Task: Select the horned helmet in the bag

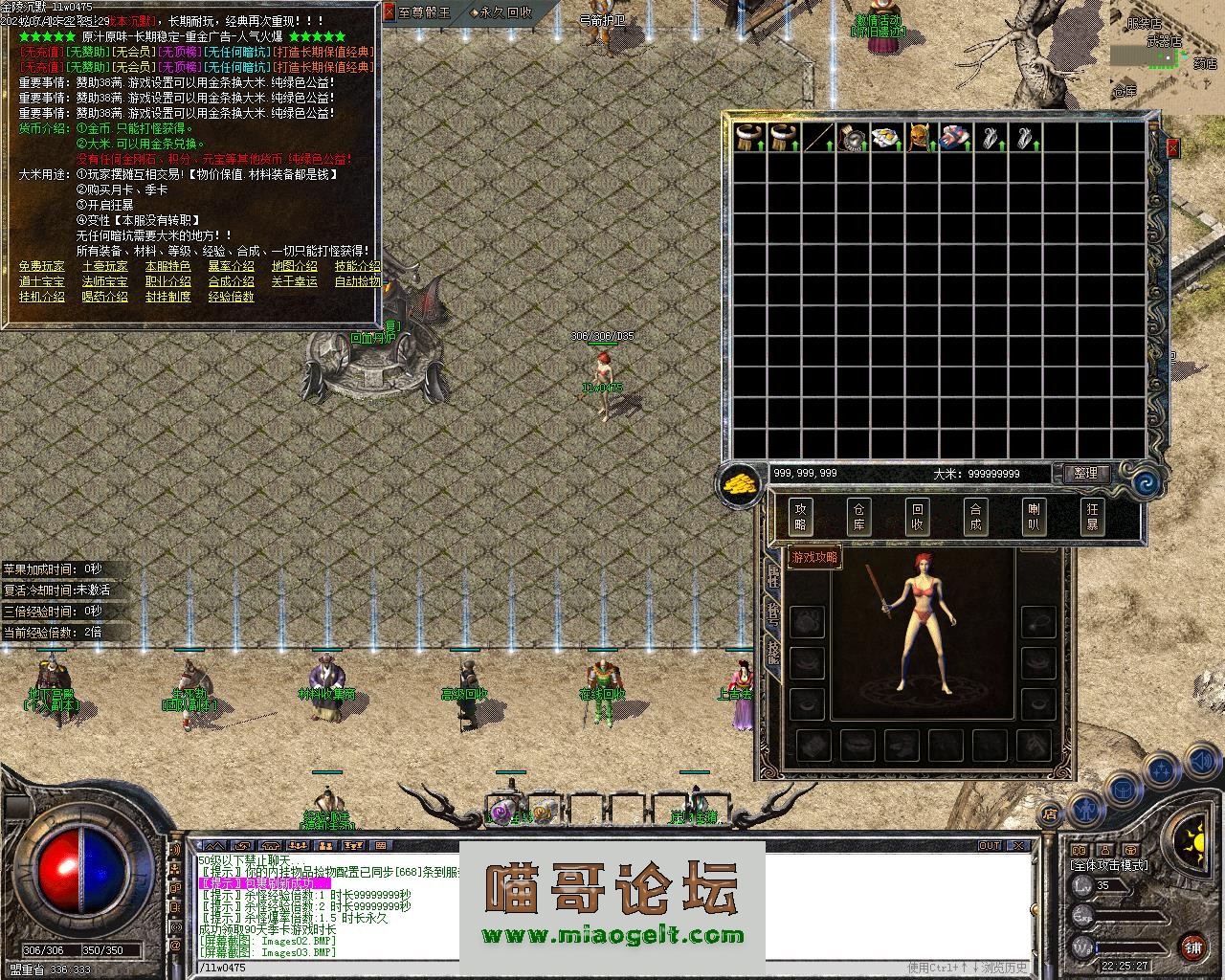Action: 921,138
